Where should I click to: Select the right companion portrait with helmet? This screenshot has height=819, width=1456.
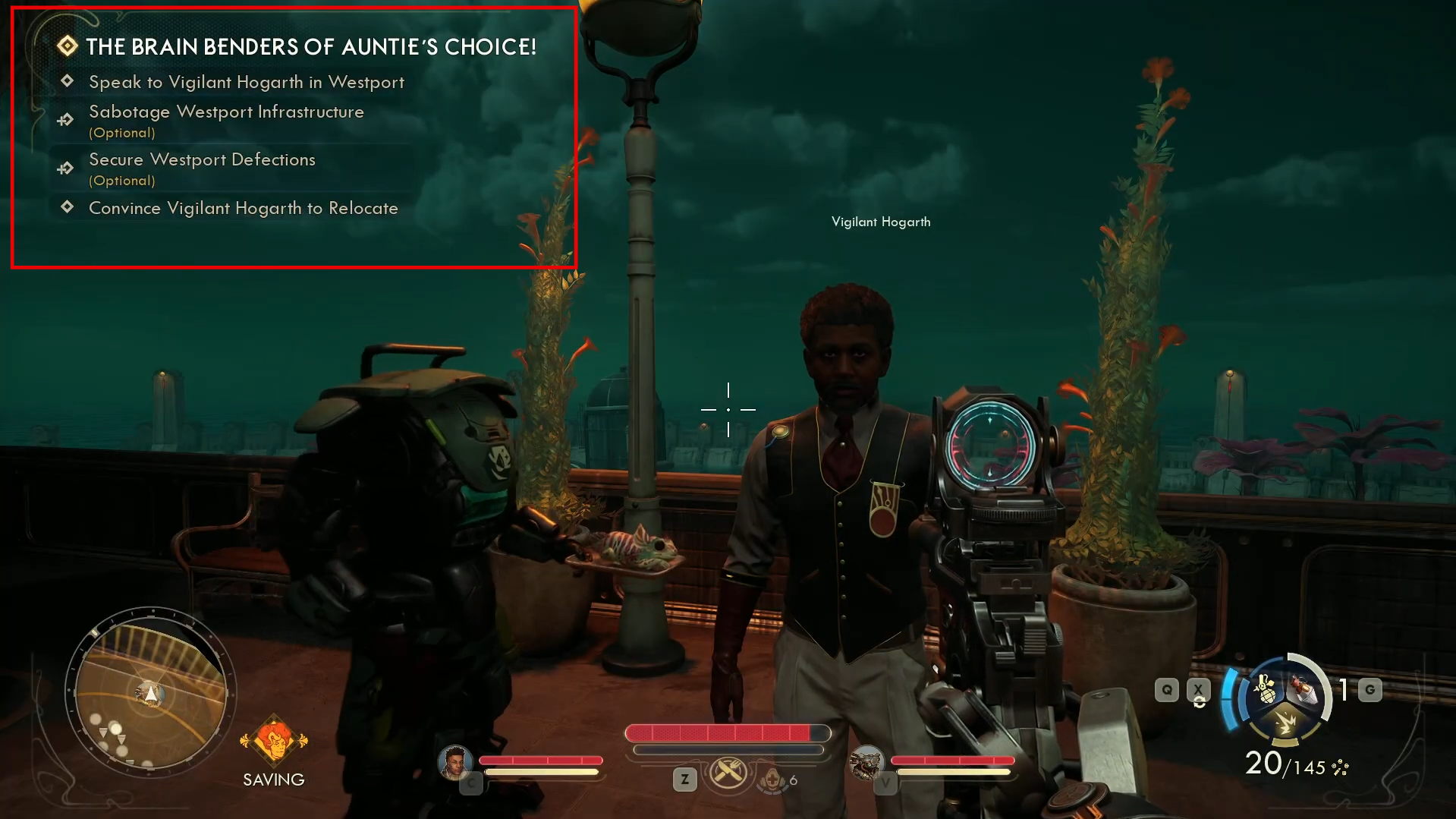866,762
